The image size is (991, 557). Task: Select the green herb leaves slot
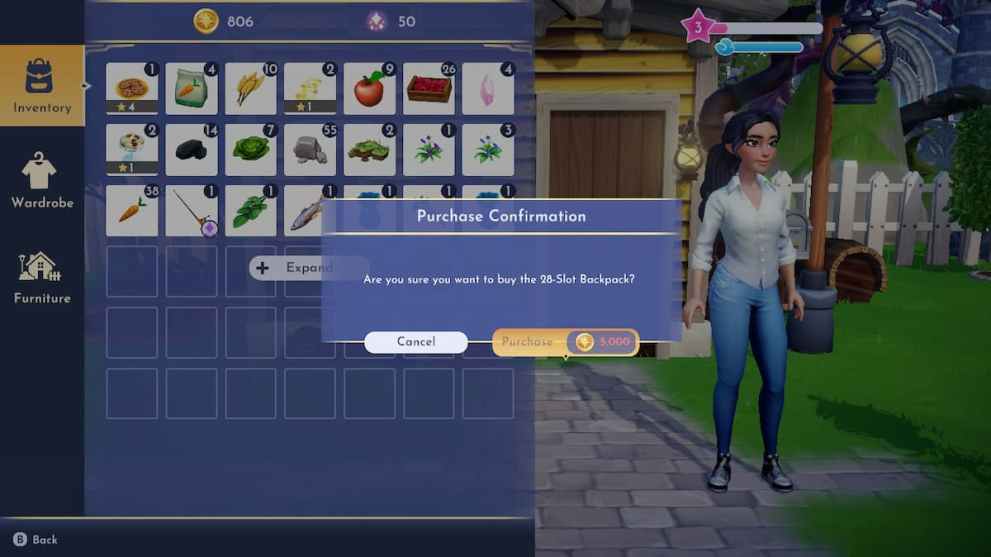250,211
